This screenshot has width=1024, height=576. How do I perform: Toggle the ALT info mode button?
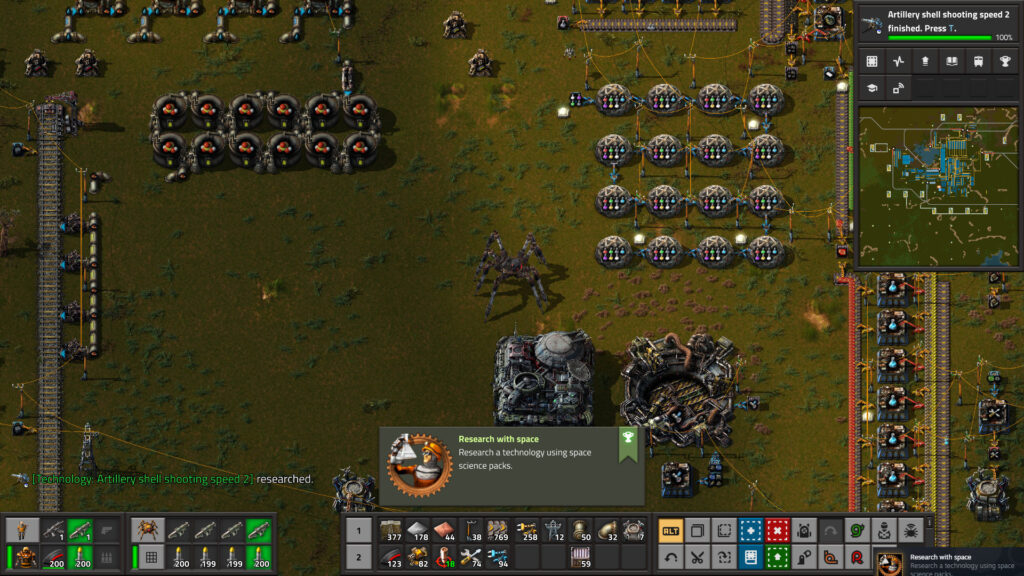(x=671, y=530)
